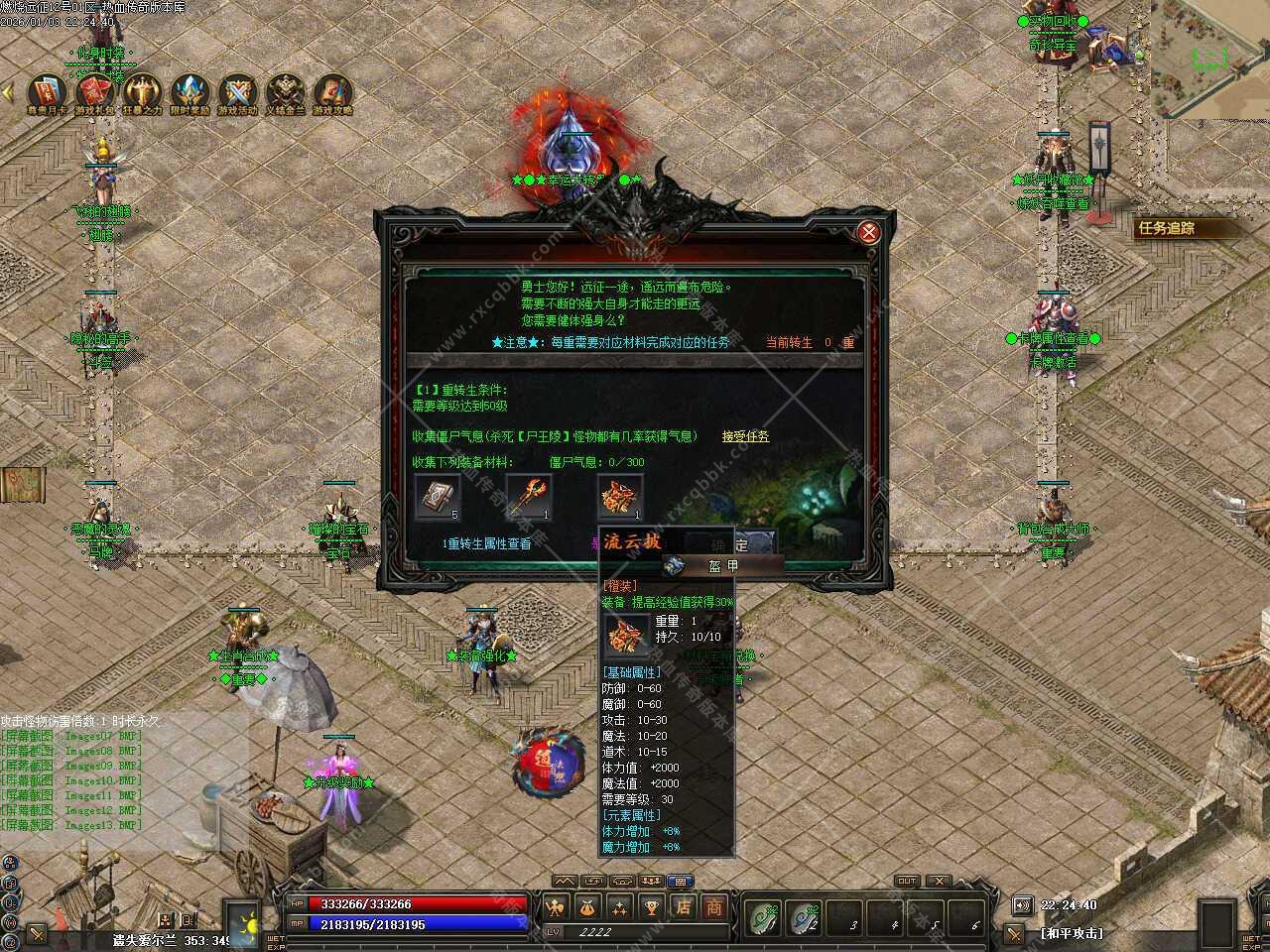Screen dimensions: 1270x952
Task: Open the 限时奖励 timed rewards icon
Action: click(x=190, y=93)
